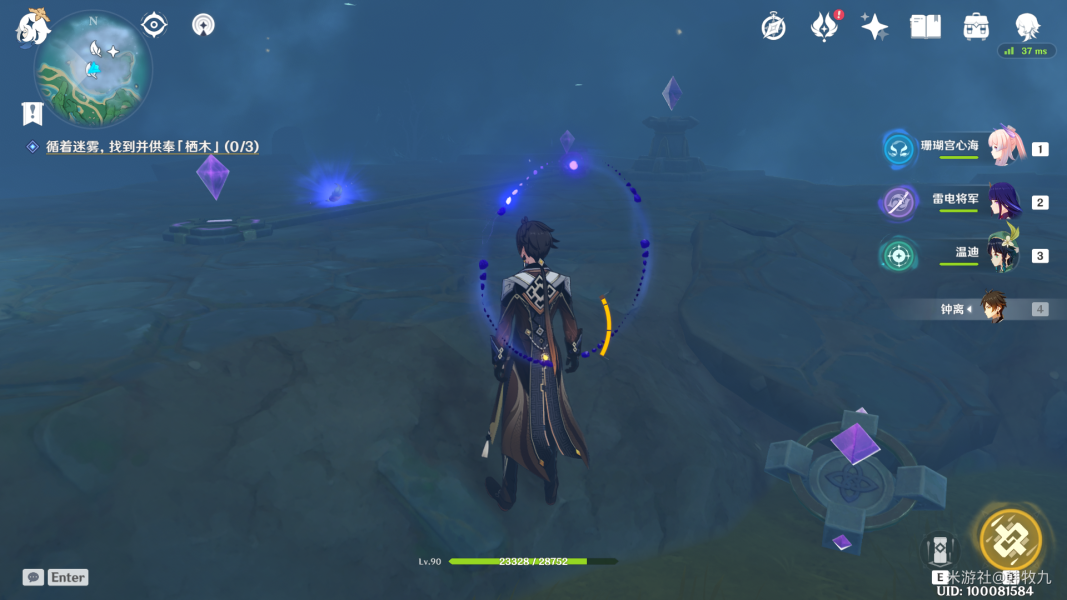Open the compass events icon
Viewport: 1067px width, 600px height.
[x=773, y=27]
